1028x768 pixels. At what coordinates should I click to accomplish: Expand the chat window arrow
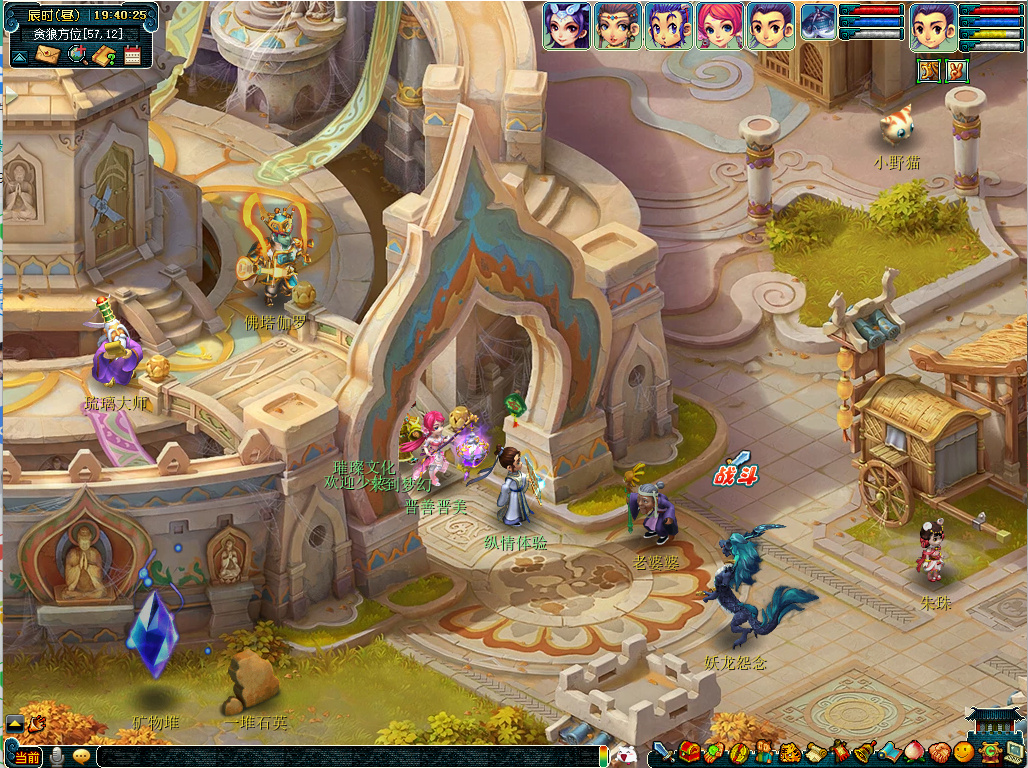pos(15,722)
